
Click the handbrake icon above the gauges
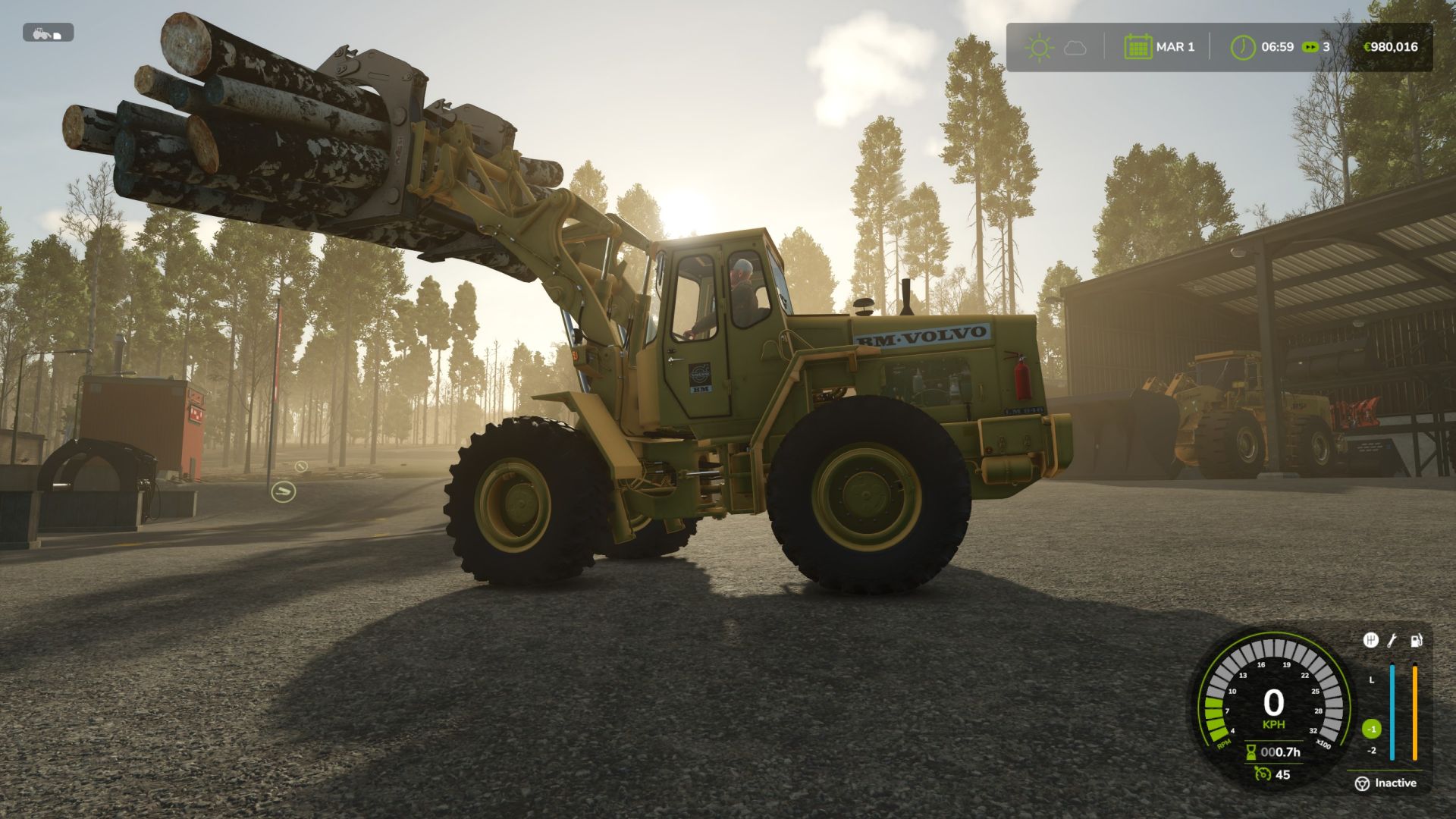(x=1372, y=641)
